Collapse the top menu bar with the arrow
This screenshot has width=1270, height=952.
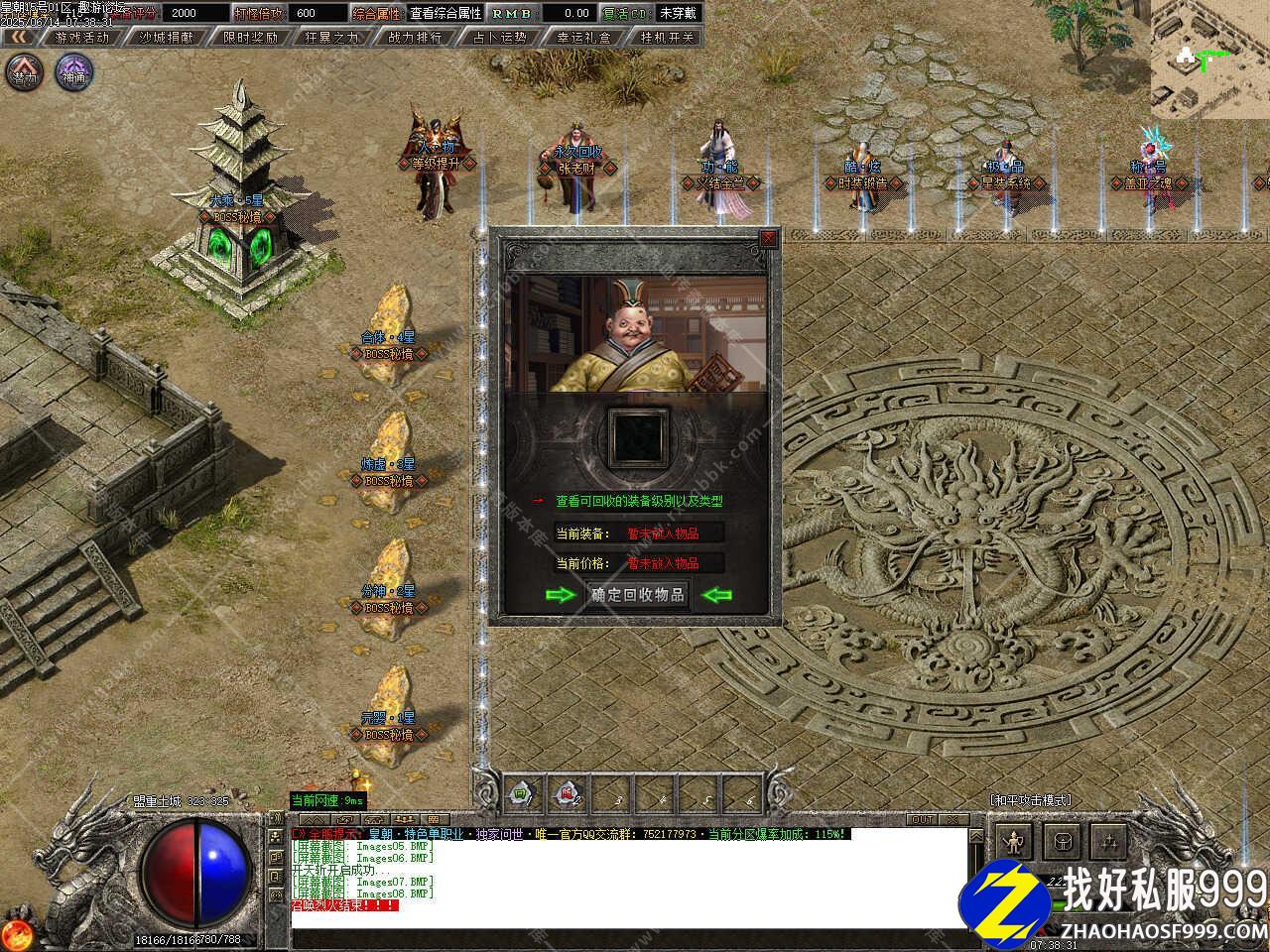(19, 37)
